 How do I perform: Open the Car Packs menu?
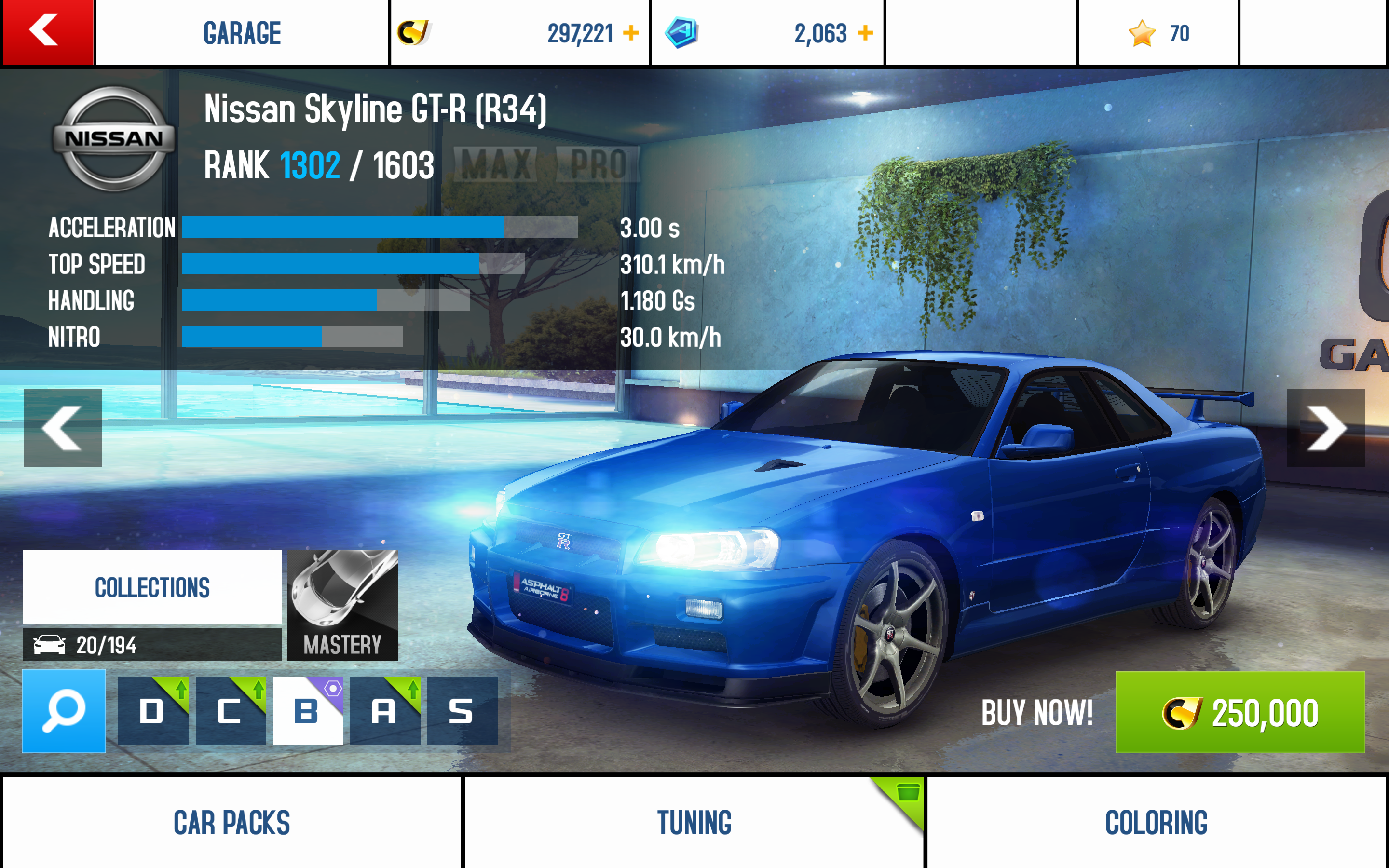(x=232, y=822)
